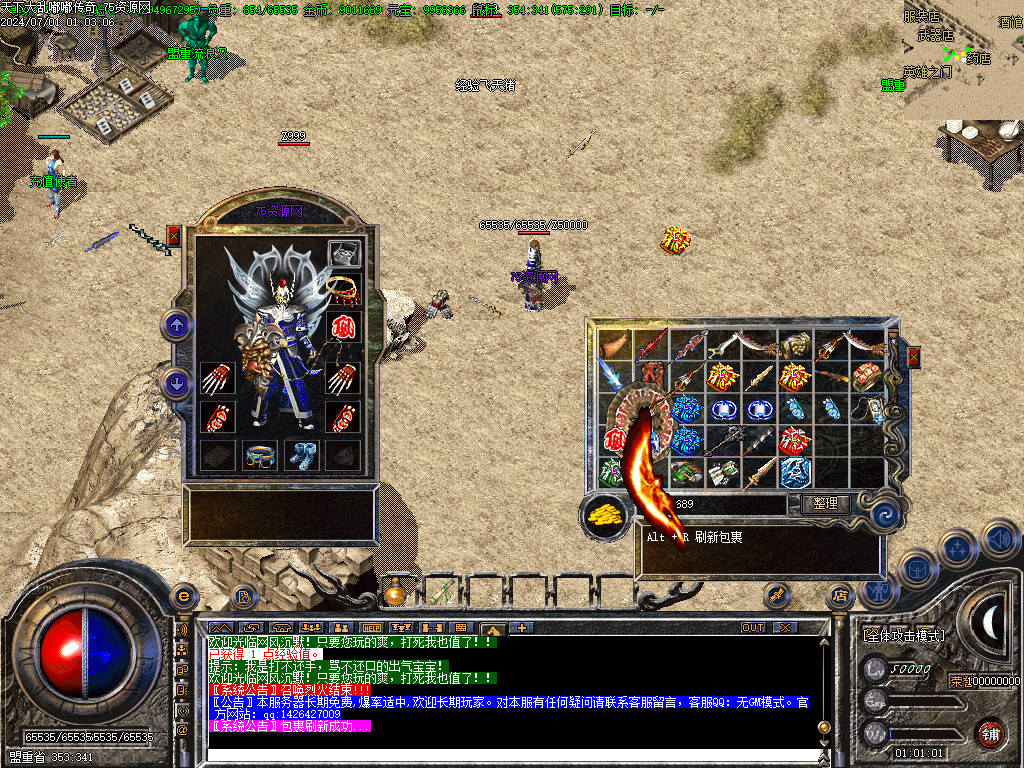Open the 店 shop button

coord(840,596)
